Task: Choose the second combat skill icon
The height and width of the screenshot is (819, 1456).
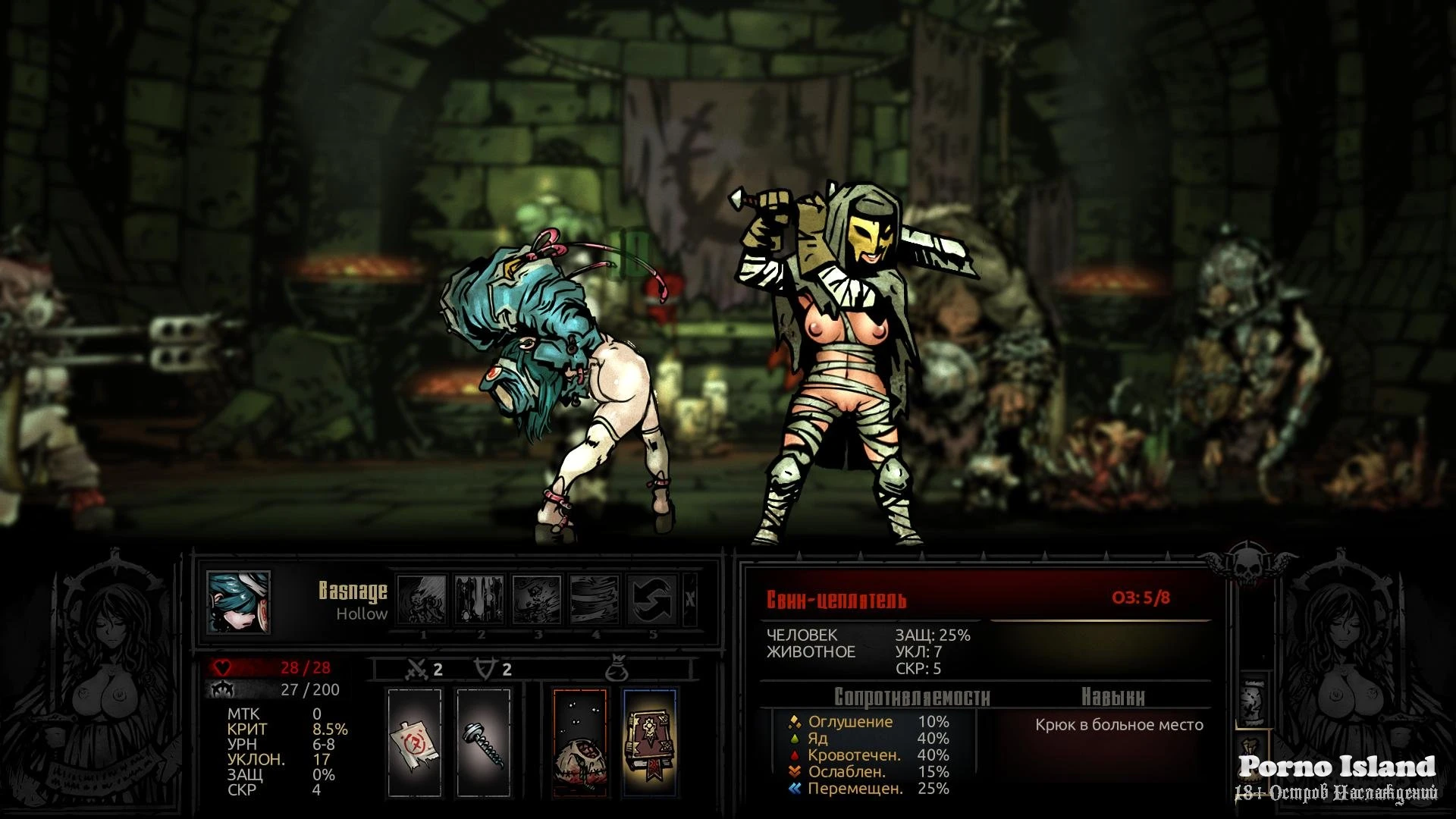Action: pos(479,599)
